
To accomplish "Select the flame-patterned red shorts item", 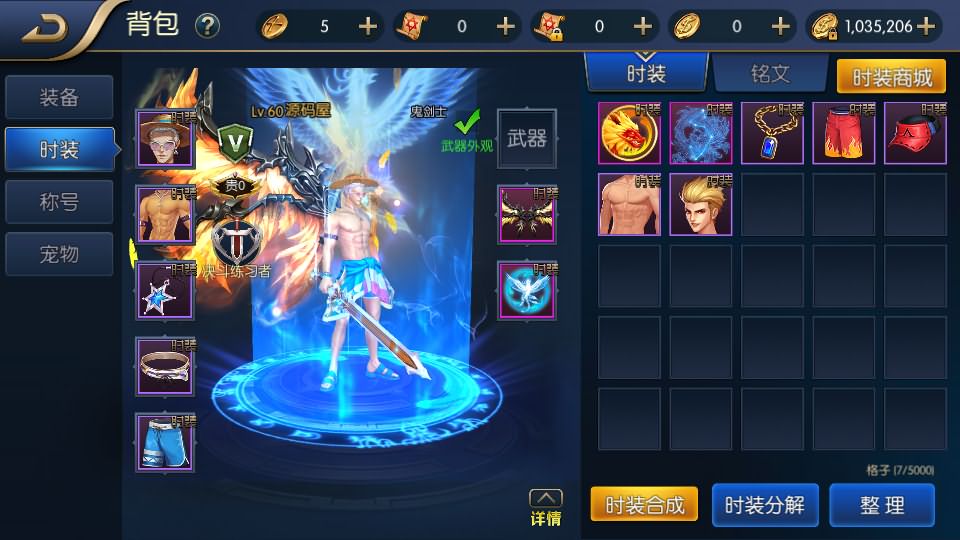I will click(x=843, y=134).
